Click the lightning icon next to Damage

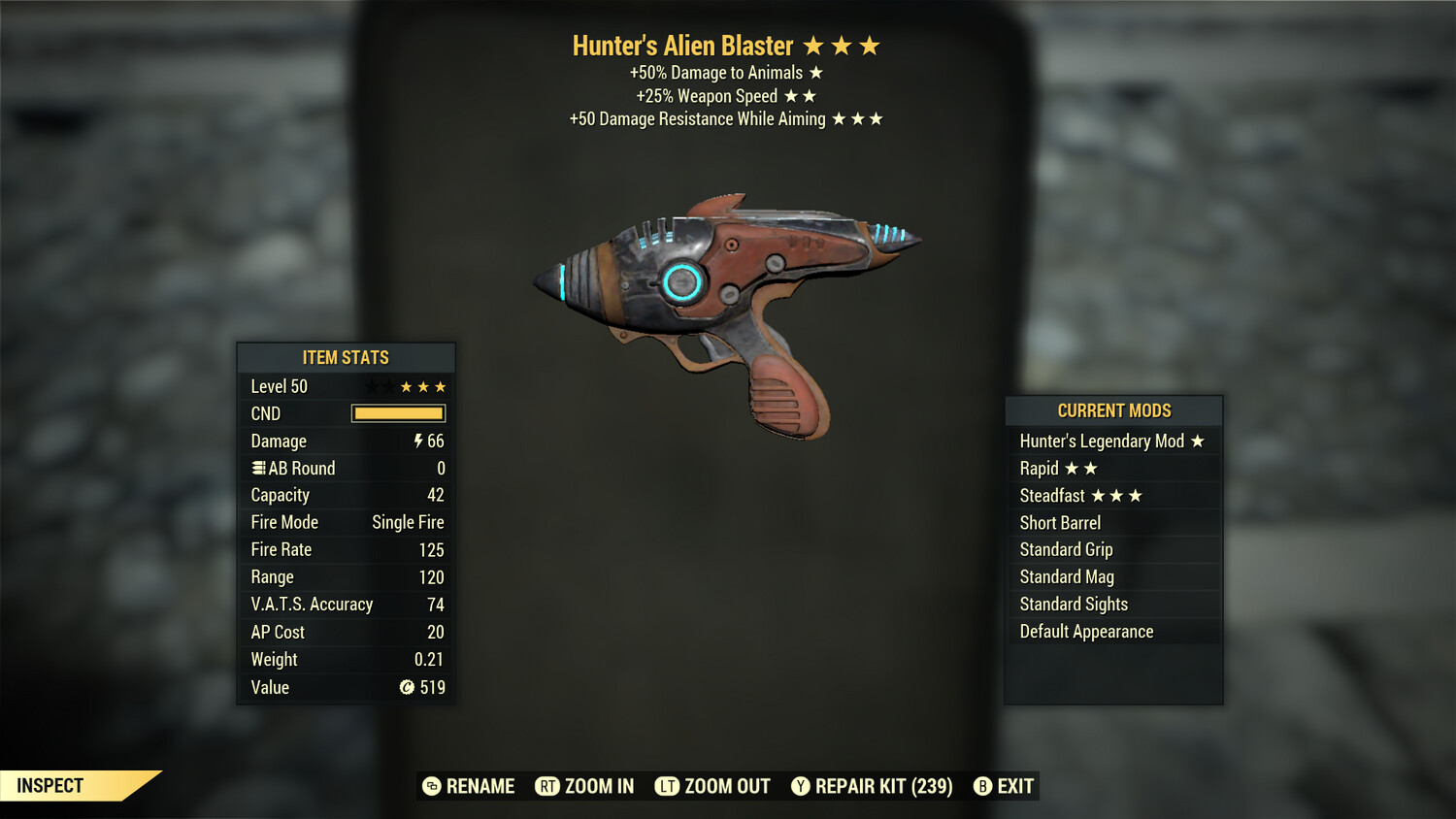(x=417, y=441)
